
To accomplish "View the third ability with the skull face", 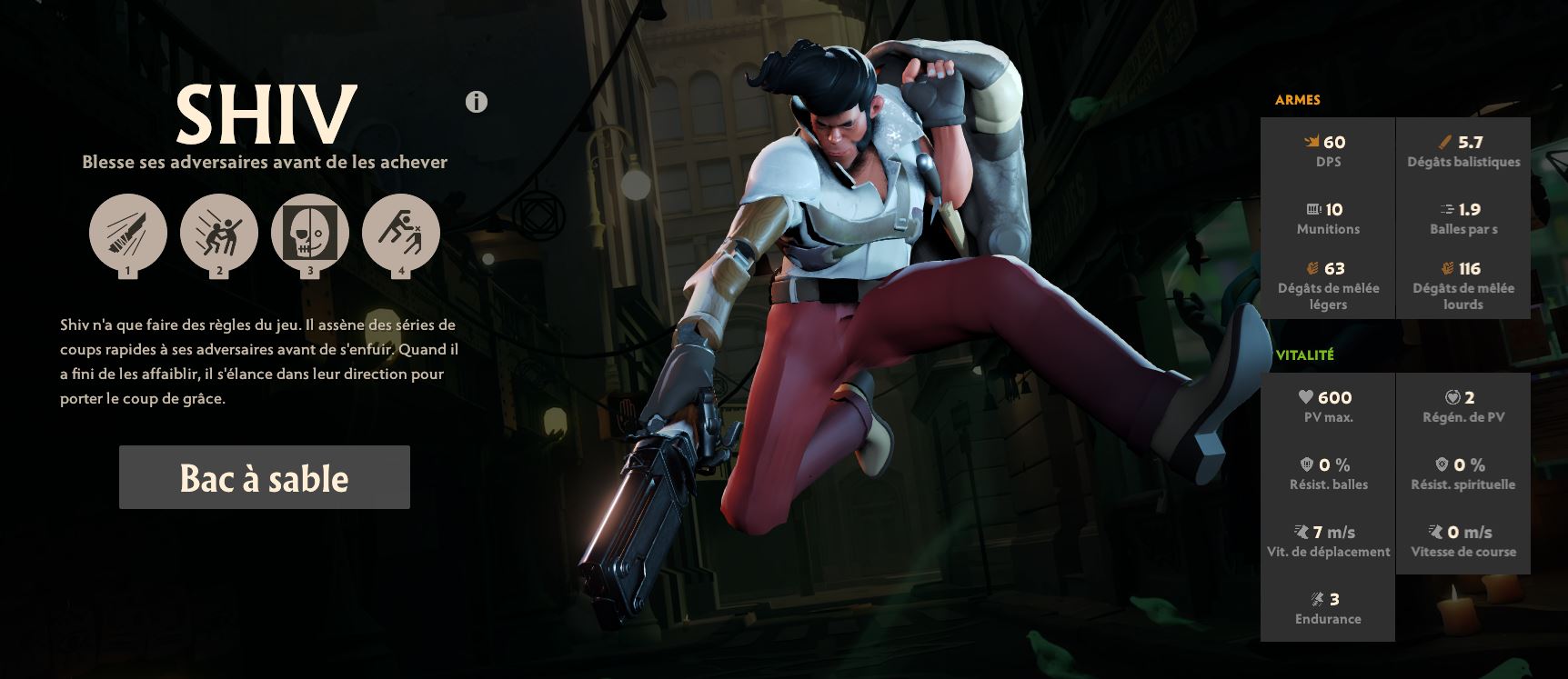I will click(310, 233).
